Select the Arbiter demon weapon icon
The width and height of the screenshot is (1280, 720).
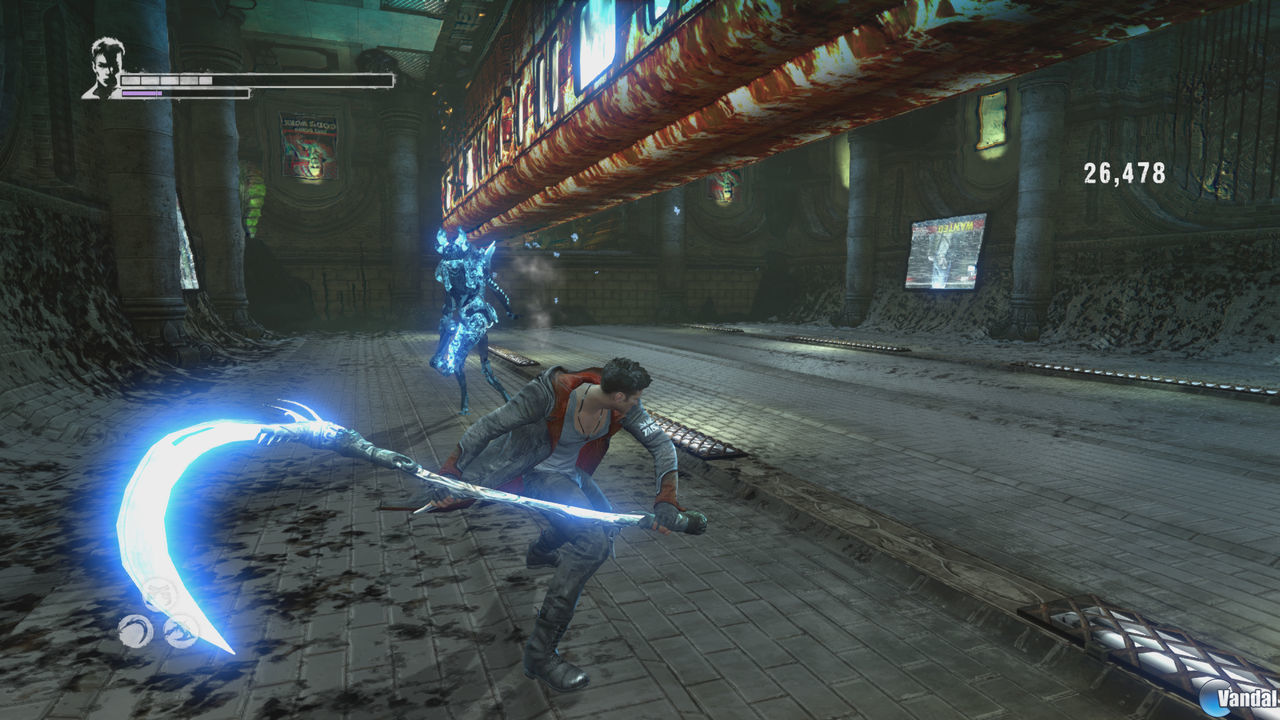[181, 631]
